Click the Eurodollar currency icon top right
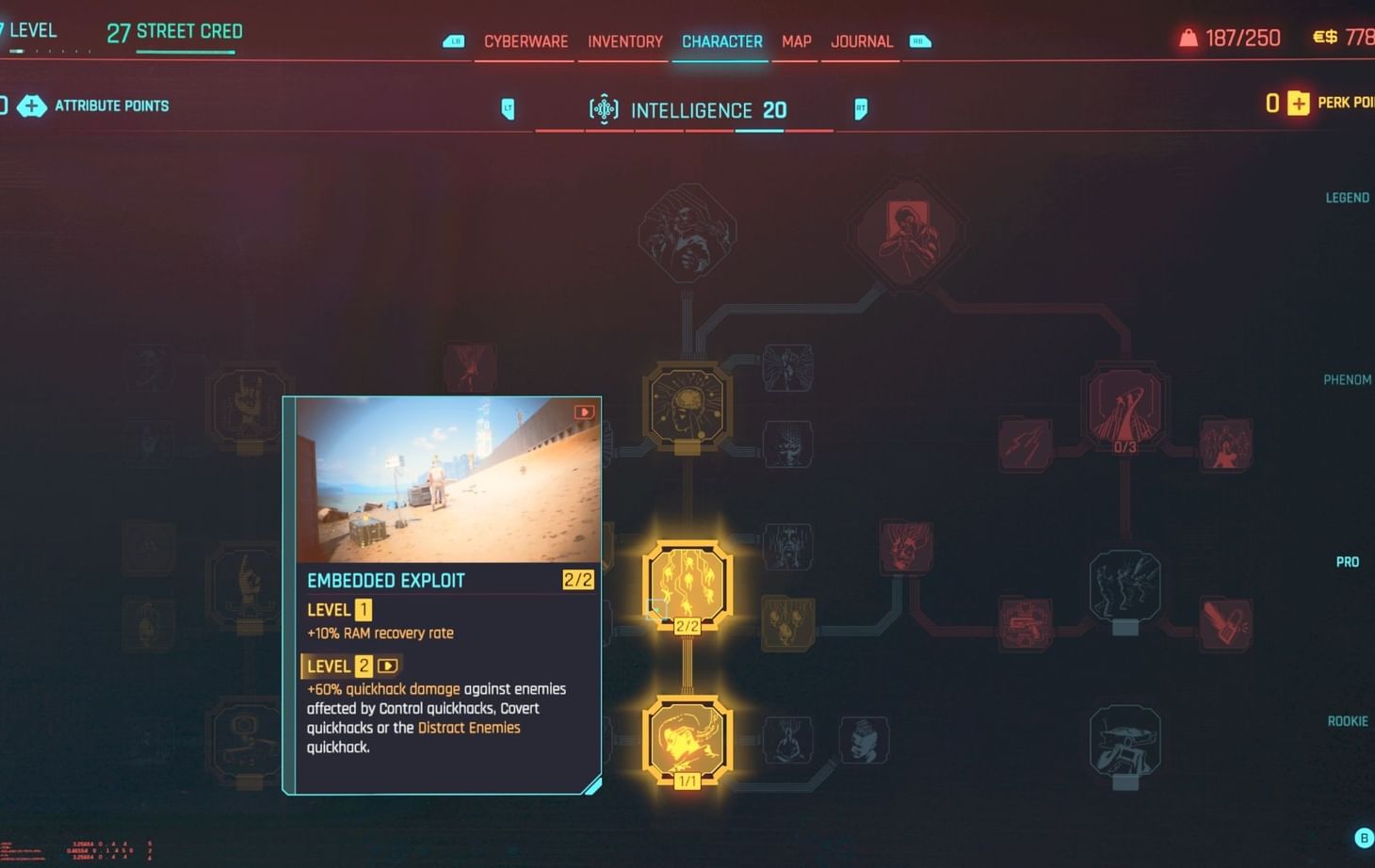Viewport: 1375px width, 868px height. tap(1323, 38)
